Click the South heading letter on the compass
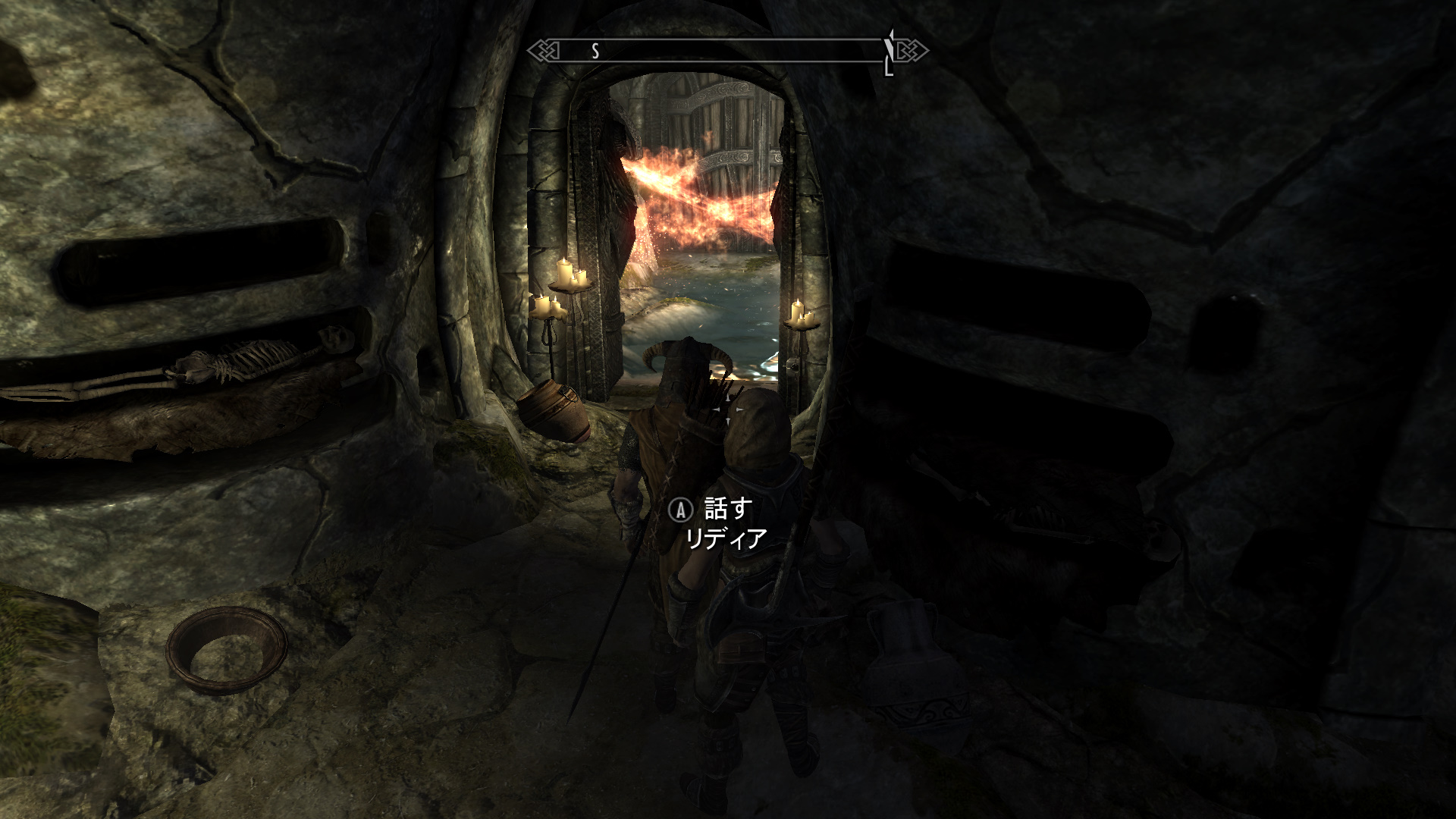The width and height of the screenshot is (1456, 819). [595, 51]
